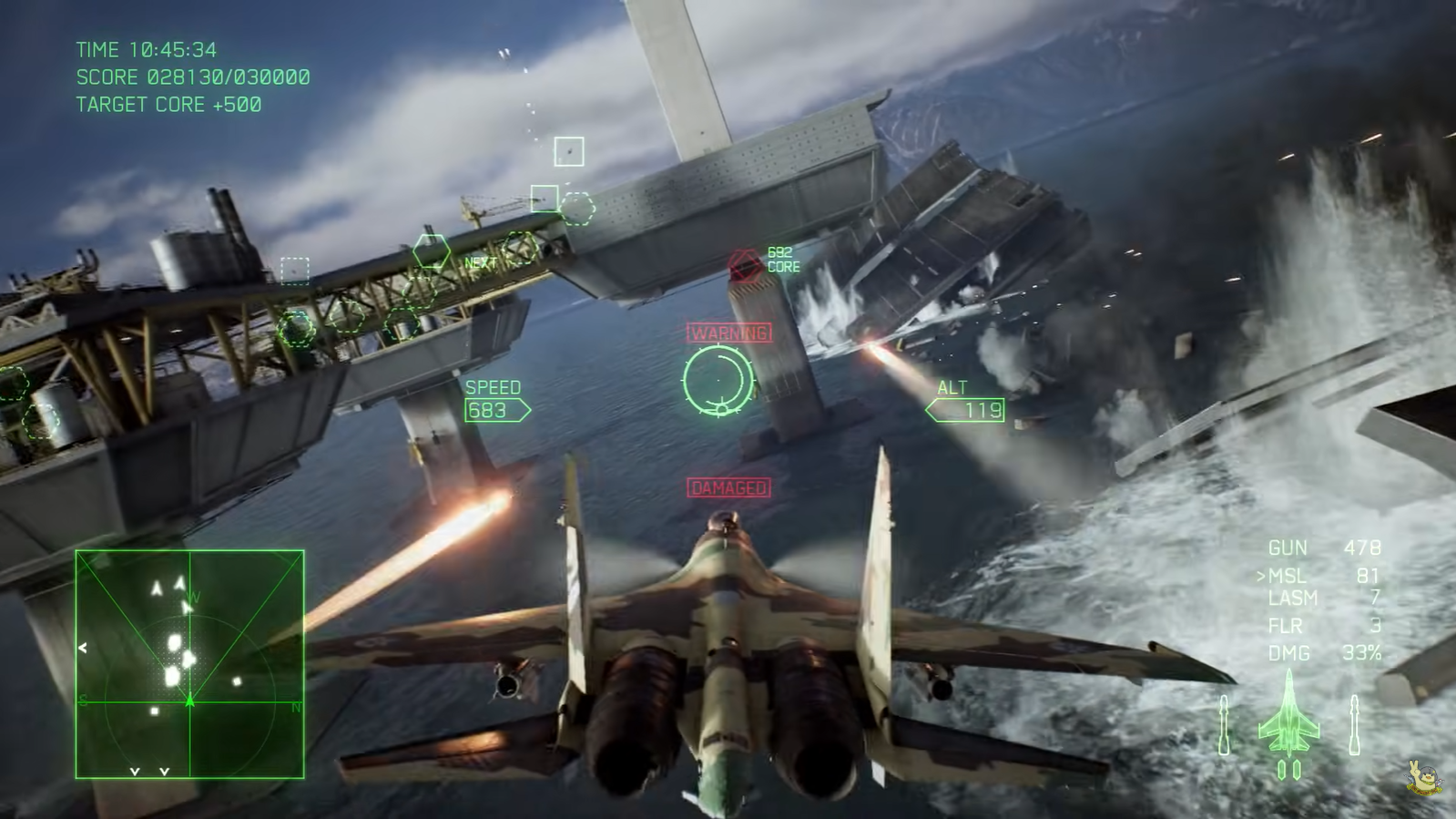Open the TARGET CORE +500 notification
The width and height of the screenshot is (1456, 819).
click(168, 104)
